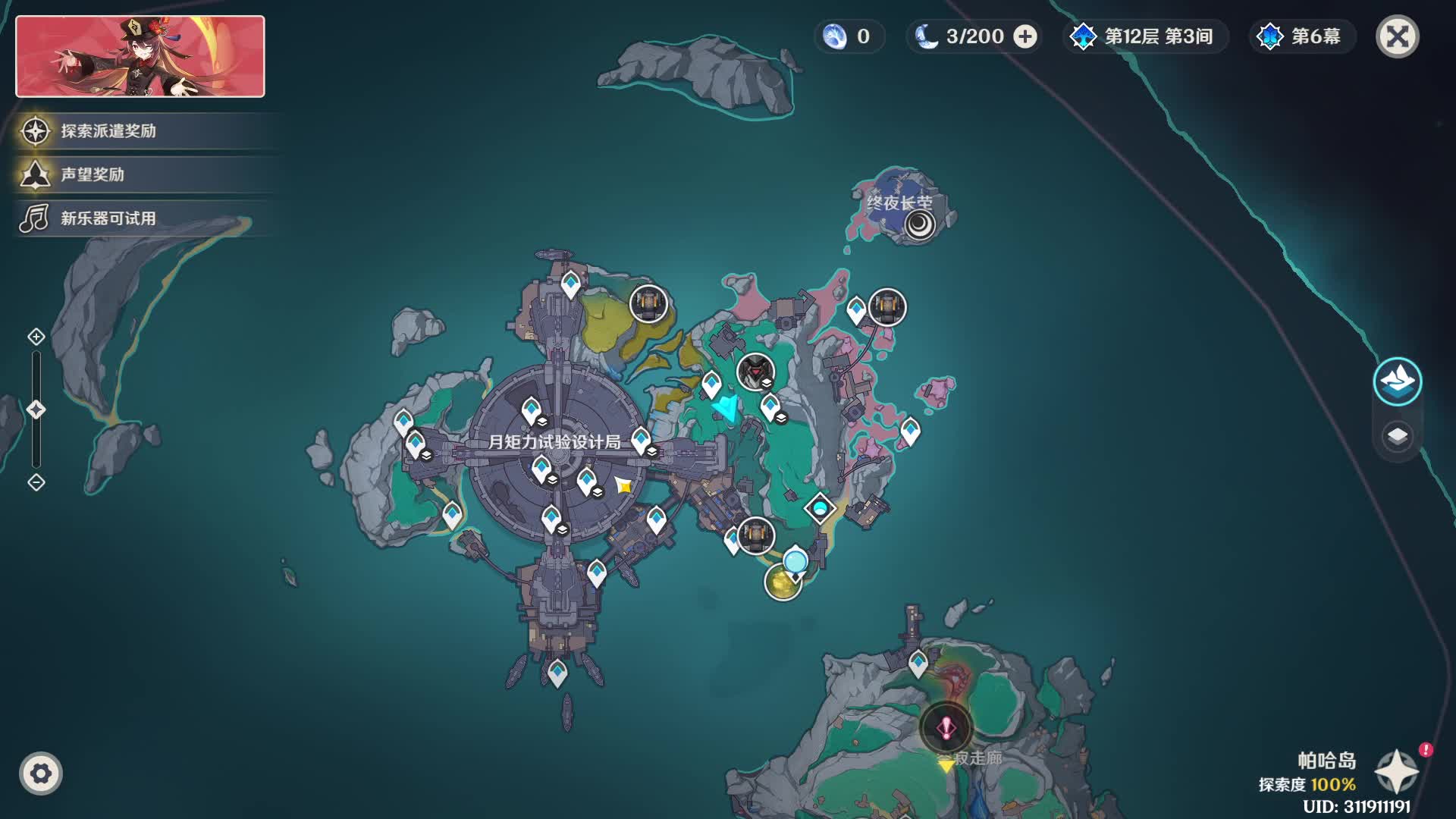Open the region switch mountain icon

click(x=1397, y=381)
